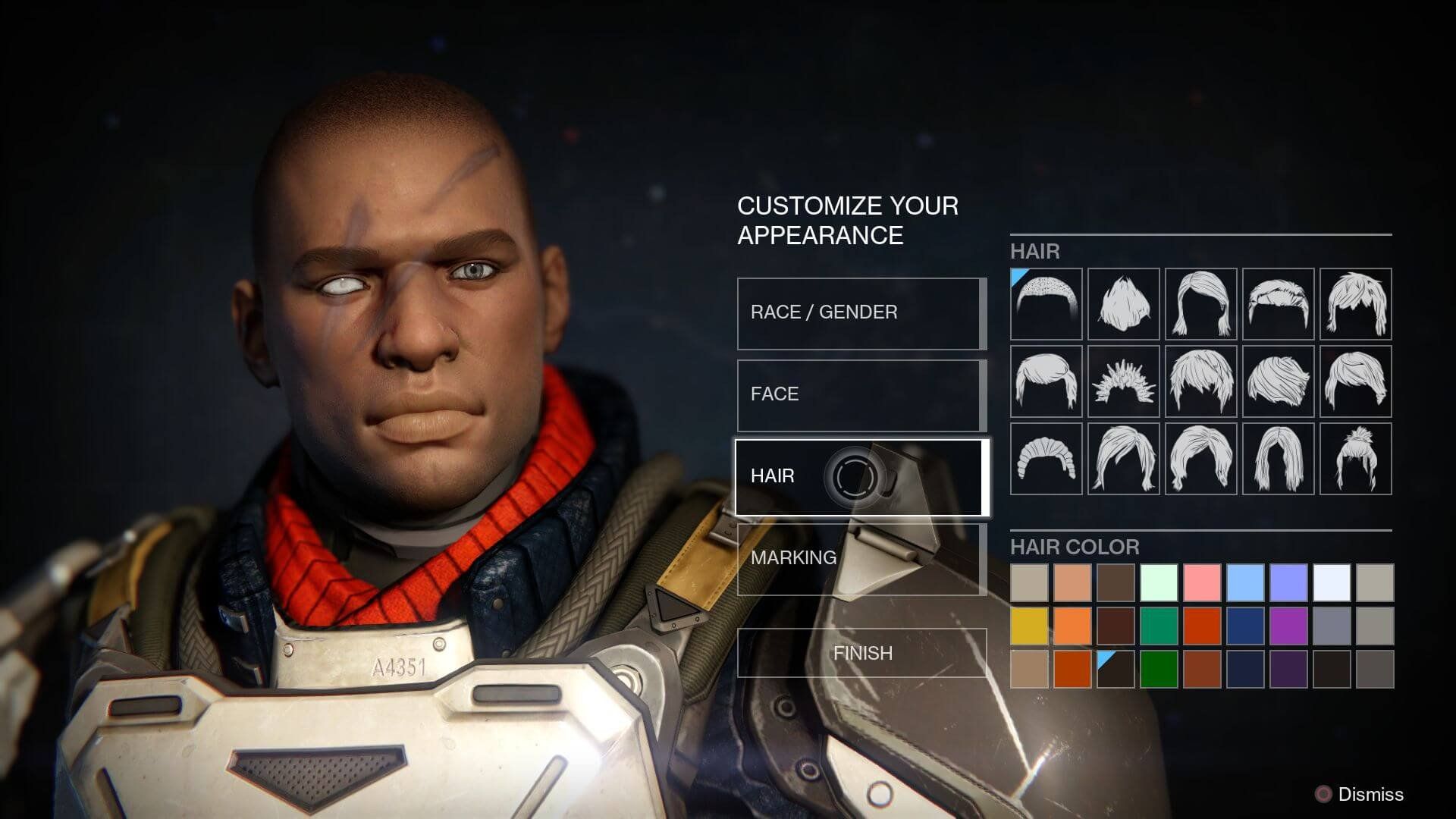Select the long ponytail hairstyle
The width and height of the screenshot is (1456, 819).
[1122, 459]
